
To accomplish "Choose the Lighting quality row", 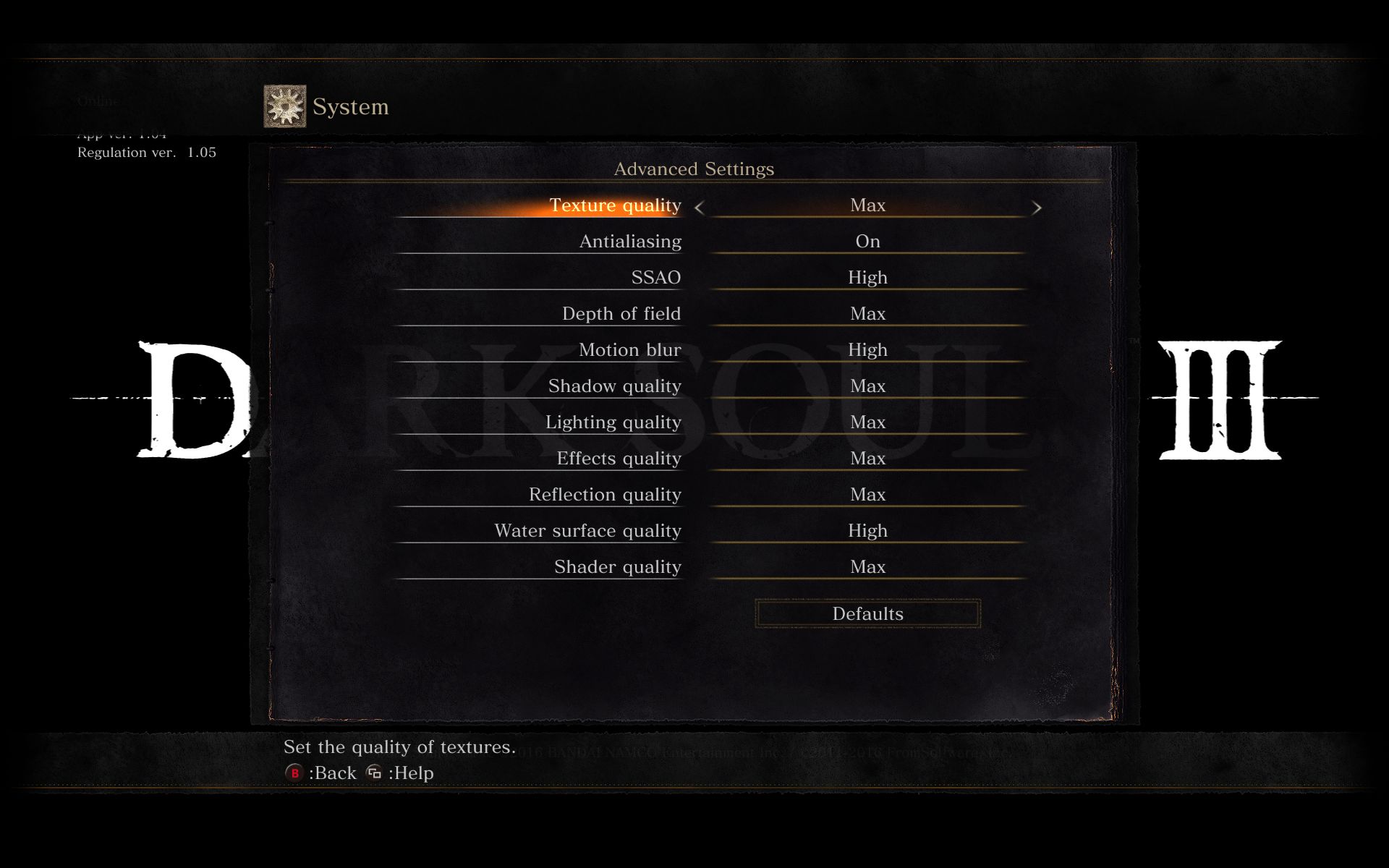I will 613,422.
